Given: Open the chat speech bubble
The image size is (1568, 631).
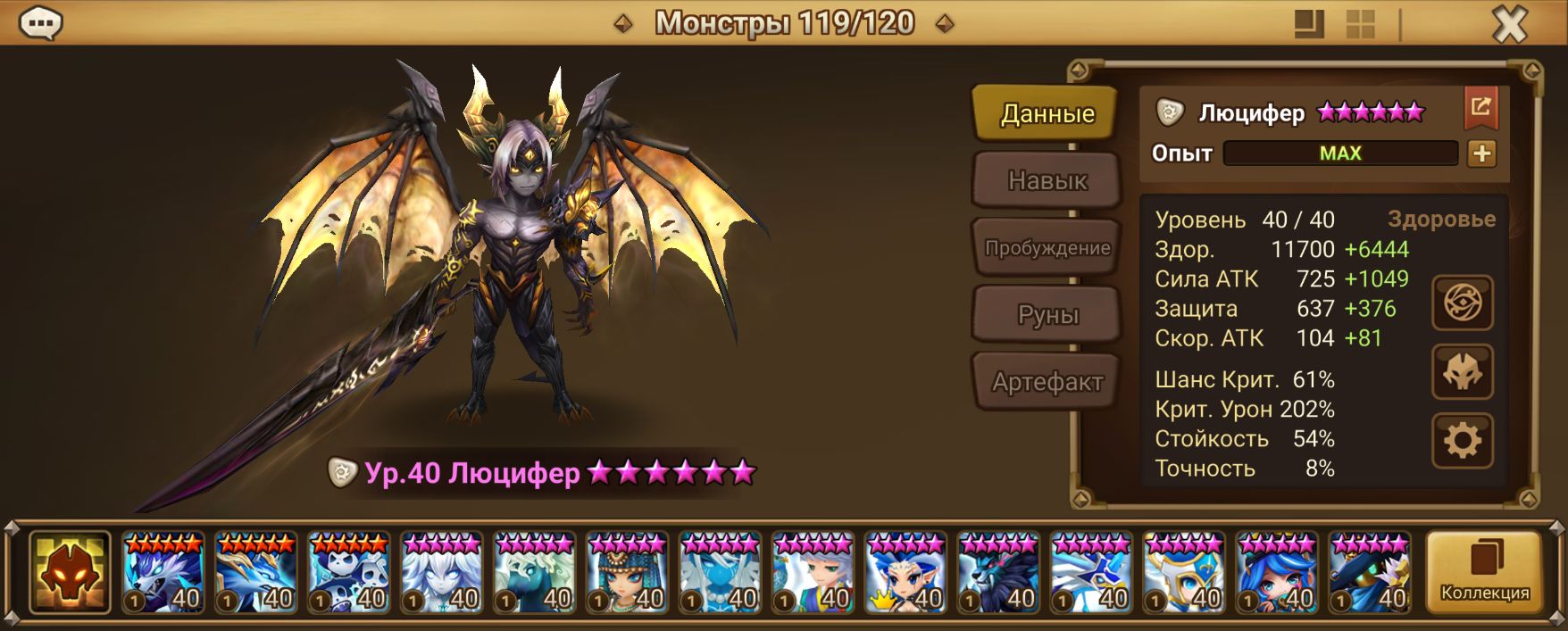Looking at the screenshot, I should [x=41, y=24].
